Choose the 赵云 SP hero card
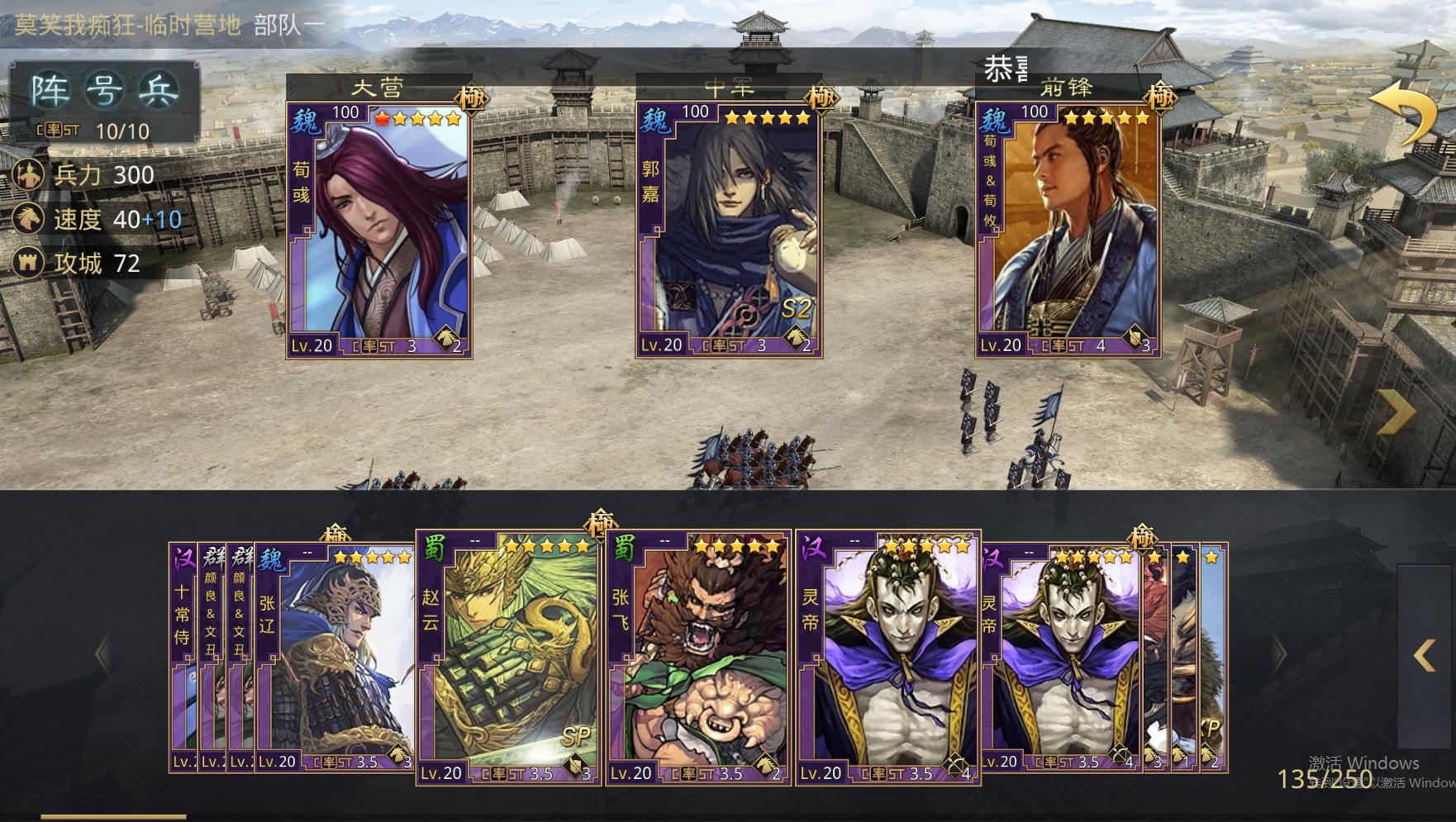The image size is (1456, 822). pyautogui.click(x=508, y=657)
